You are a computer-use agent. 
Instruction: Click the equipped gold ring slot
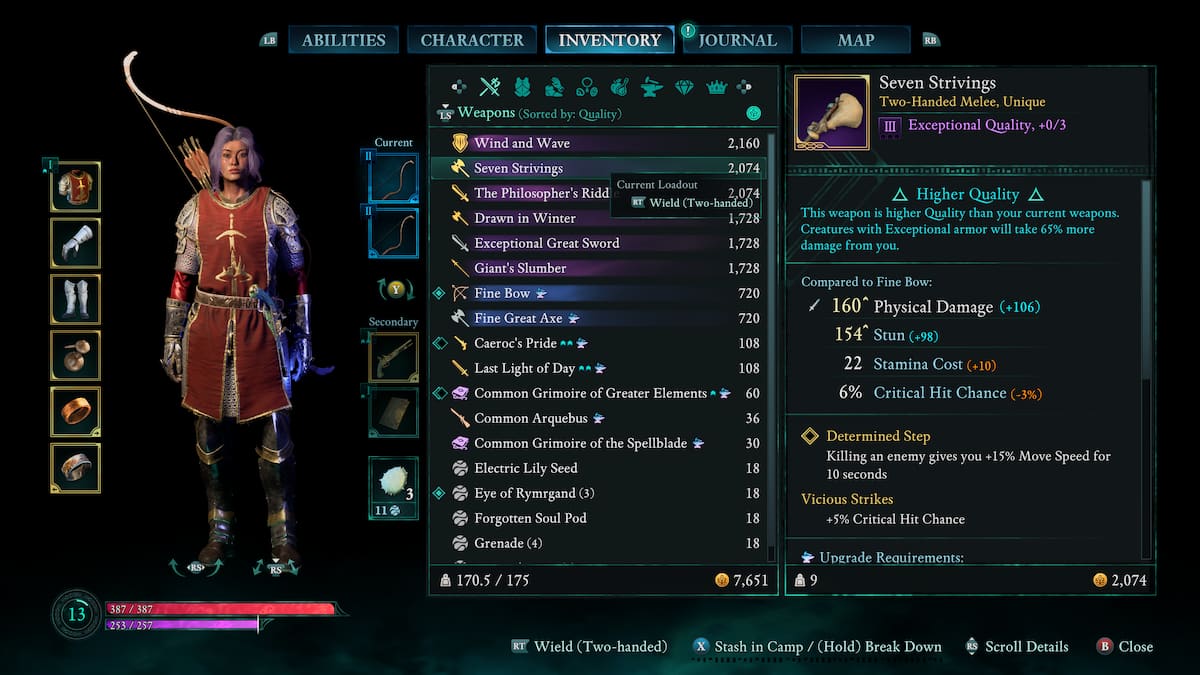coord(76,412)
